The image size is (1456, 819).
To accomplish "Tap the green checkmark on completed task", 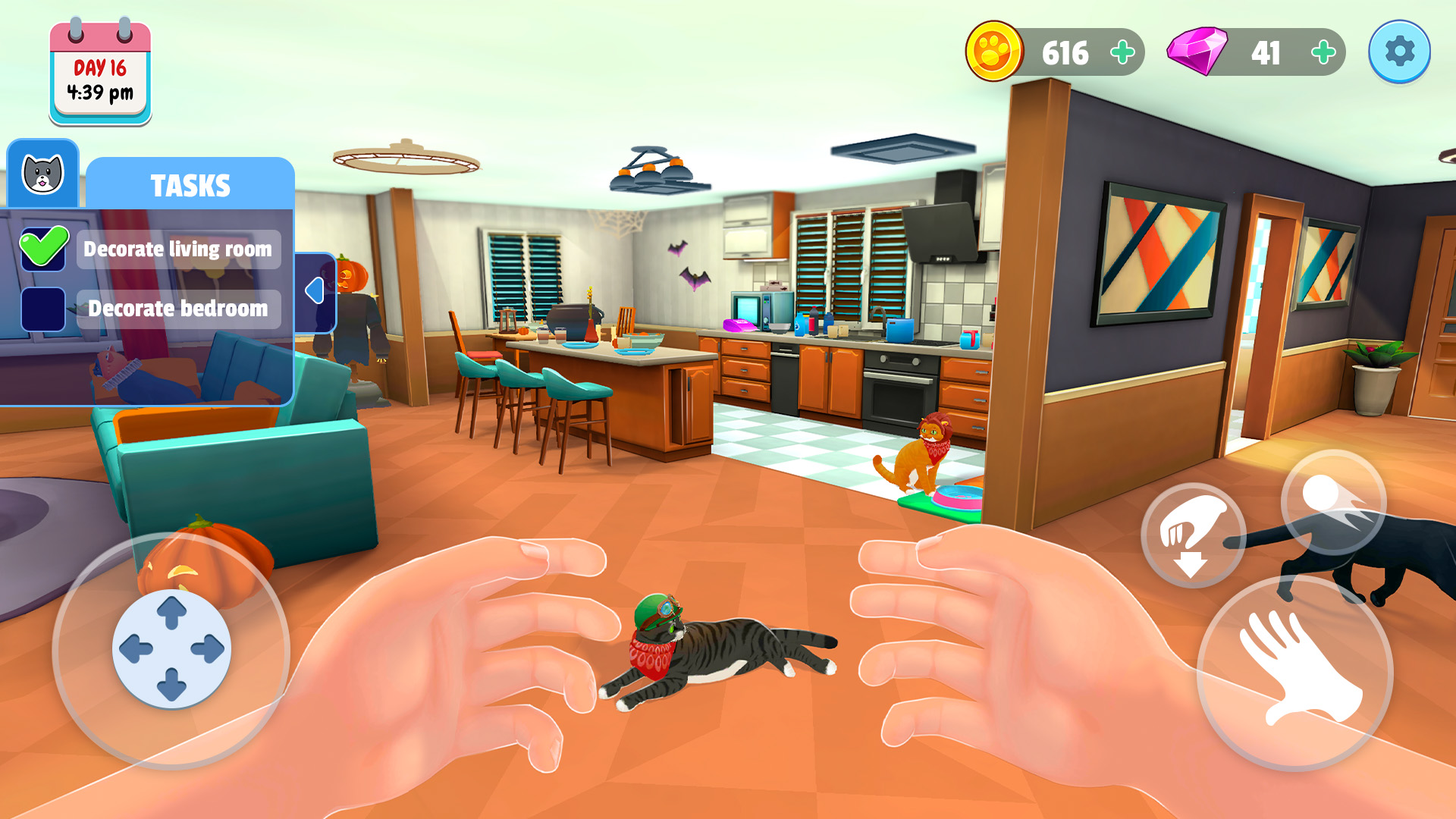I will (x=43, y=248).
